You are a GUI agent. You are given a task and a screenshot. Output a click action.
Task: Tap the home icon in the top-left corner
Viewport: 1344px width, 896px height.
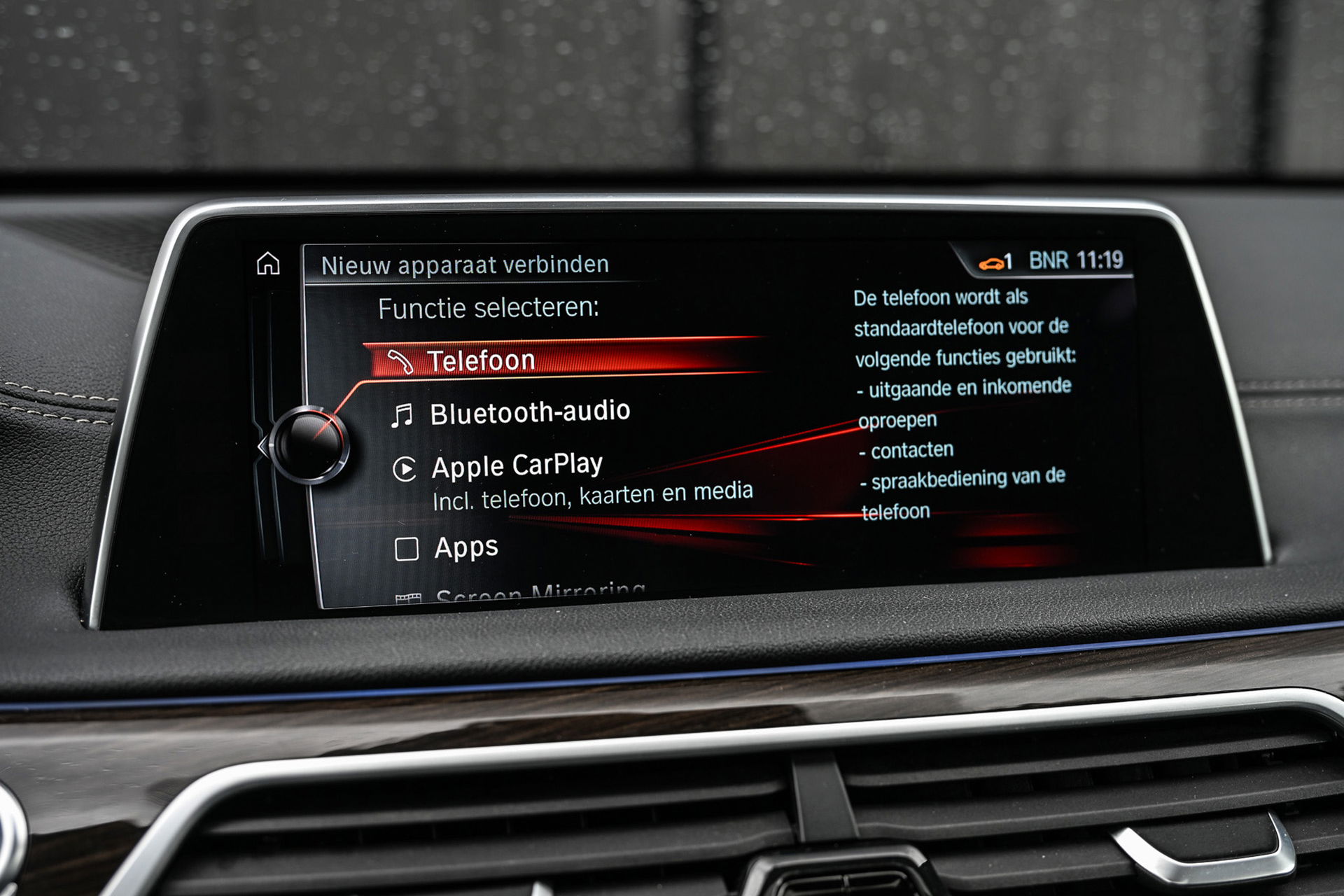268,264
